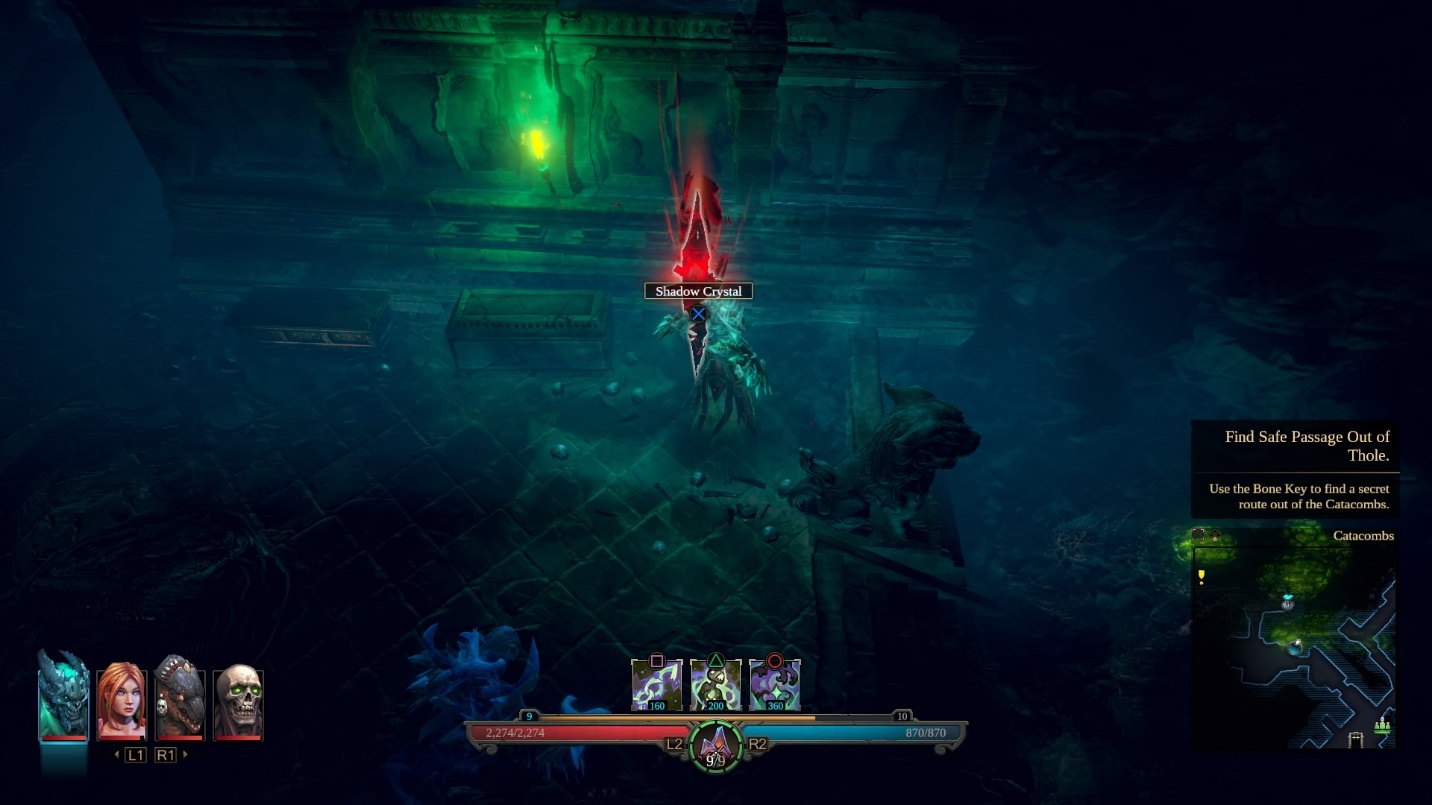Use the green hooded figure ability costing 200
This screenshot has height=805, width=1432.
tap(716, 685)
